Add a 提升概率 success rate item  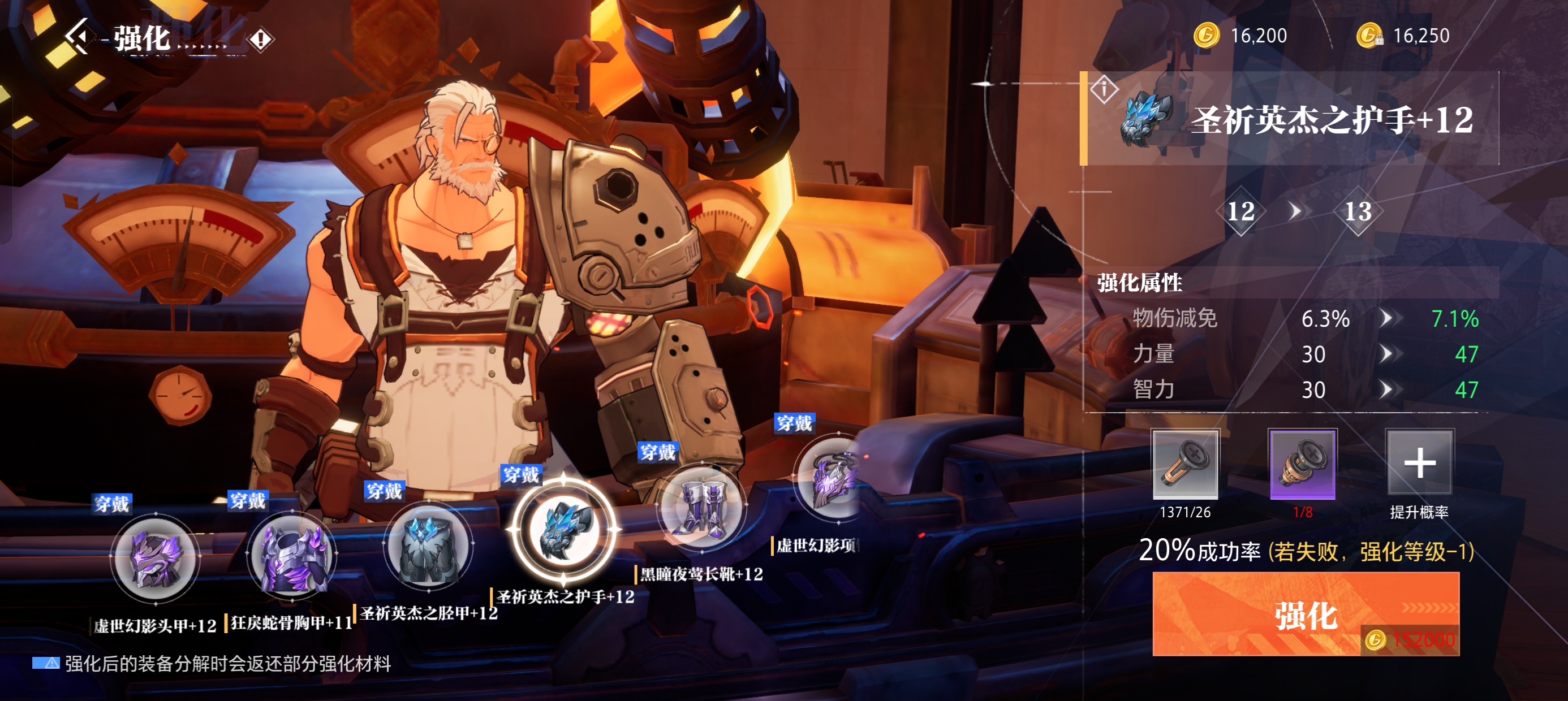click(1419, 462)
